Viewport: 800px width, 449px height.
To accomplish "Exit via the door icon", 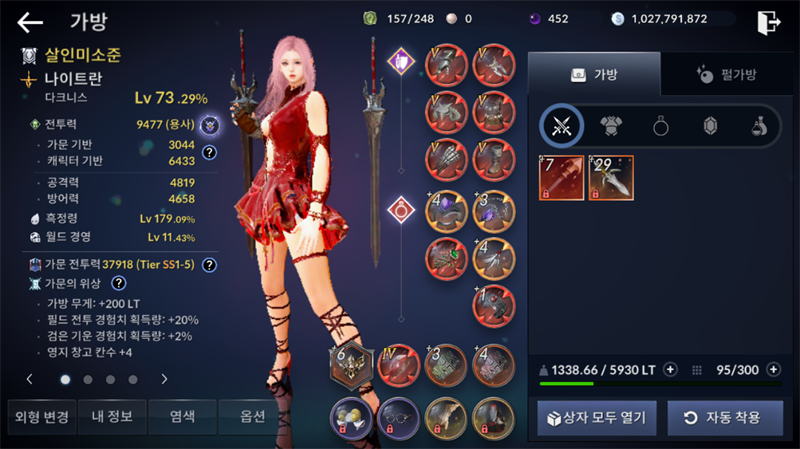I will [x=768, y=21].
